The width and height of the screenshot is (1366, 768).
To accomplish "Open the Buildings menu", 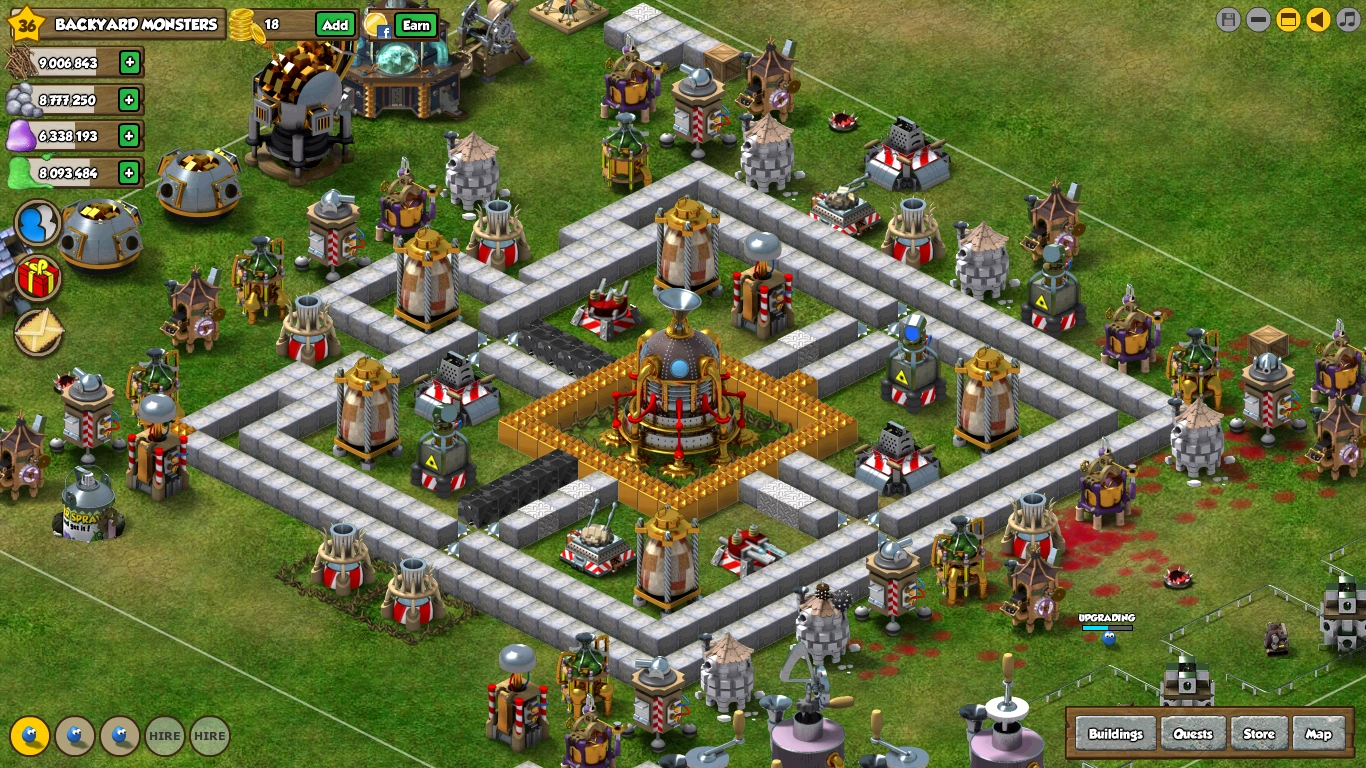I will point(1115,734).
